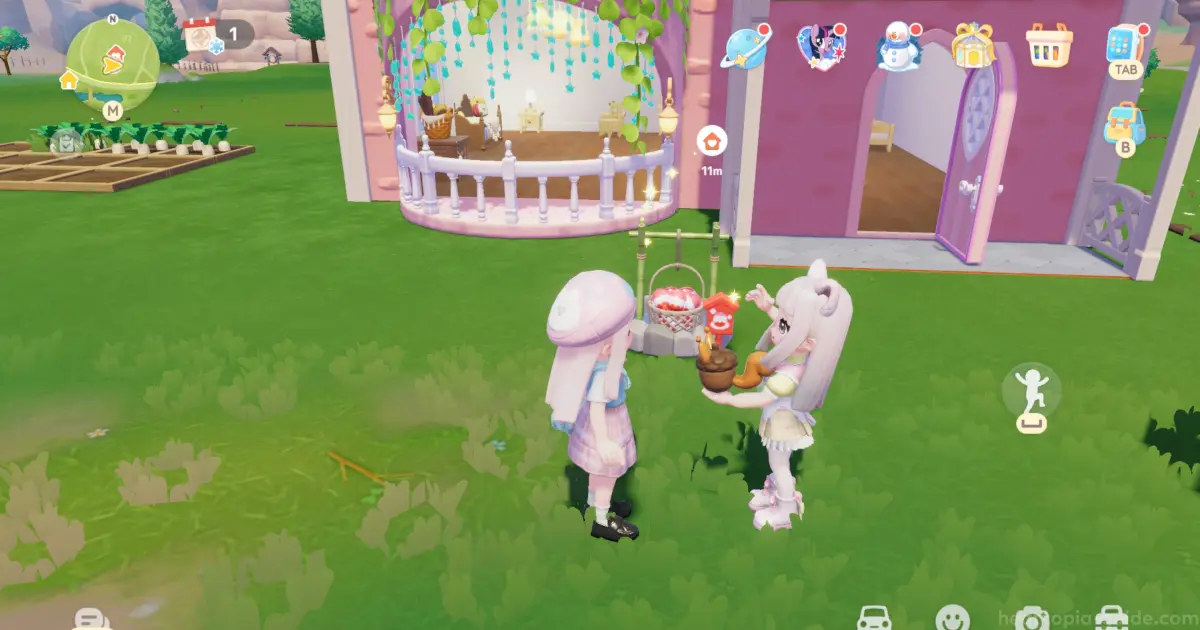Open the smiley face emote menu
Screen dimensions: 1200x630
pyautogui.click(x=952, y=619)
